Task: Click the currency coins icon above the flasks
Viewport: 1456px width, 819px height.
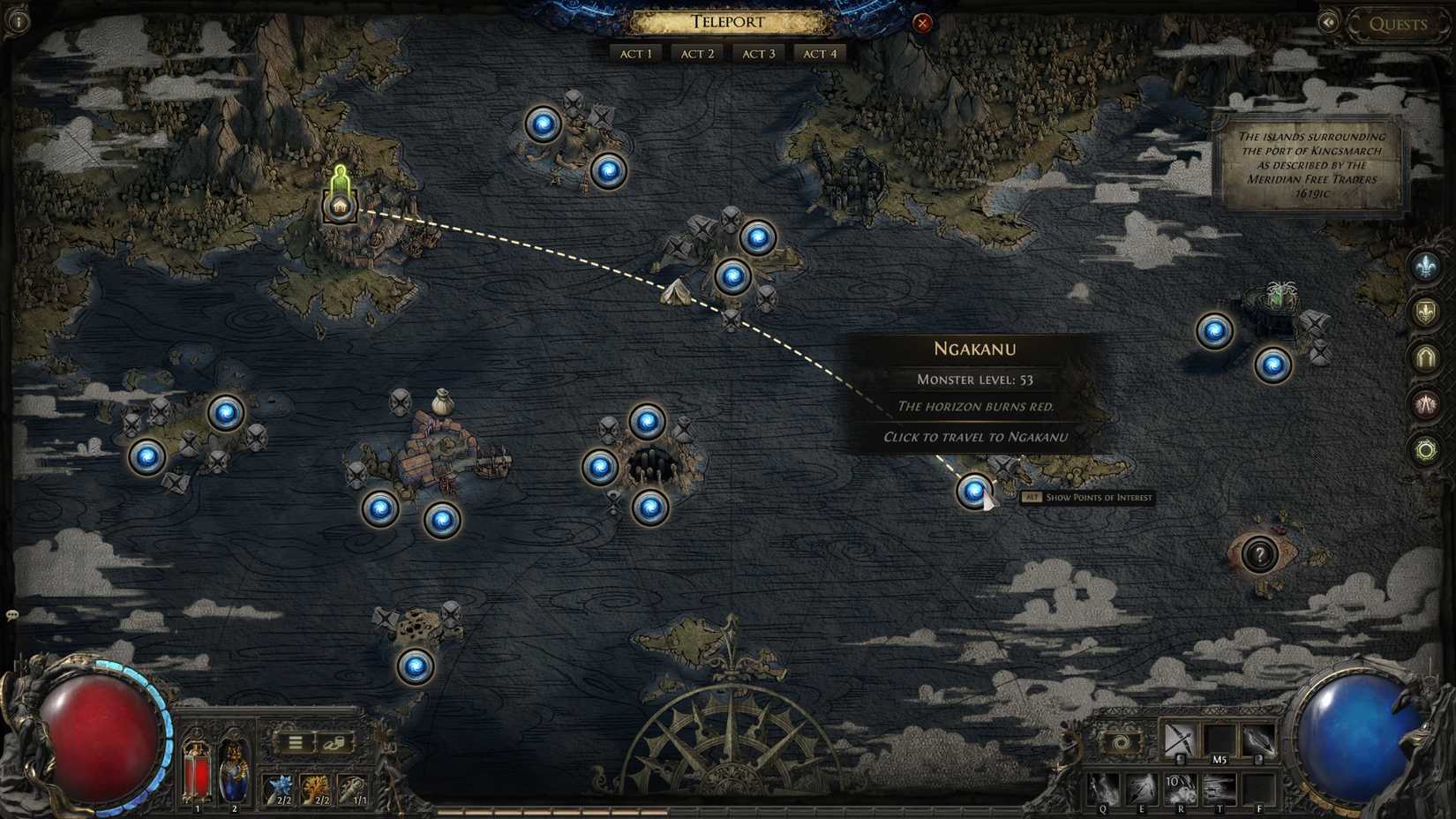Action: (333, 741)
